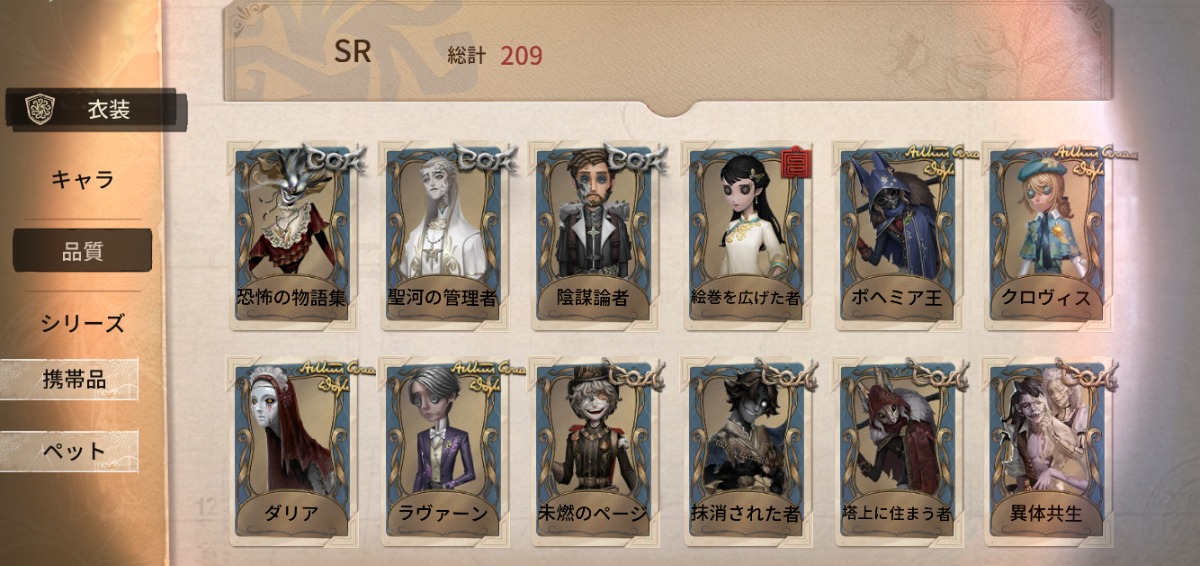
Task: Switch to the ペット pets tab
Action: [x=72, y=451]
